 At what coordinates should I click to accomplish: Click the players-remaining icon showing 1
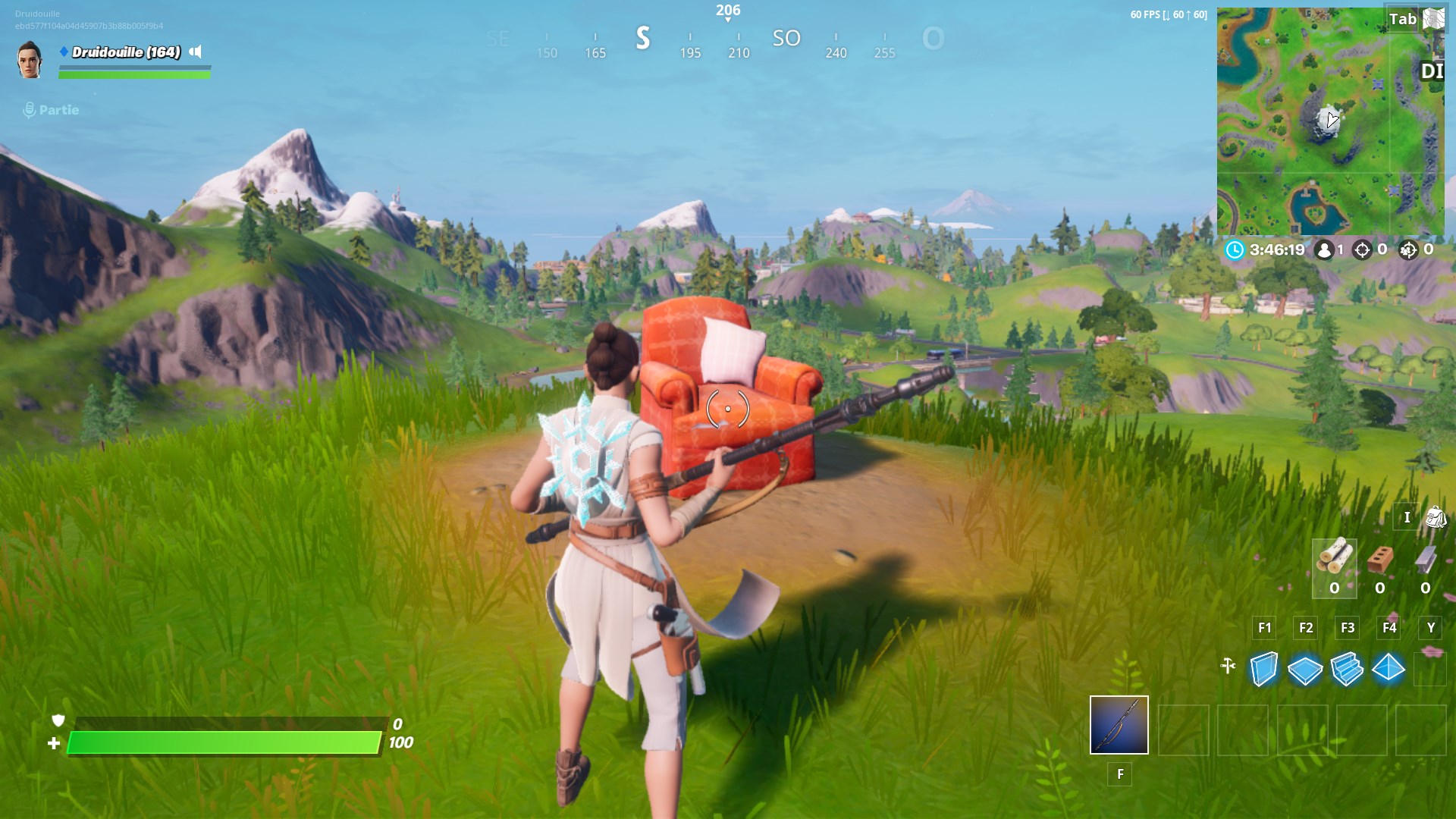click(1325, 250)
